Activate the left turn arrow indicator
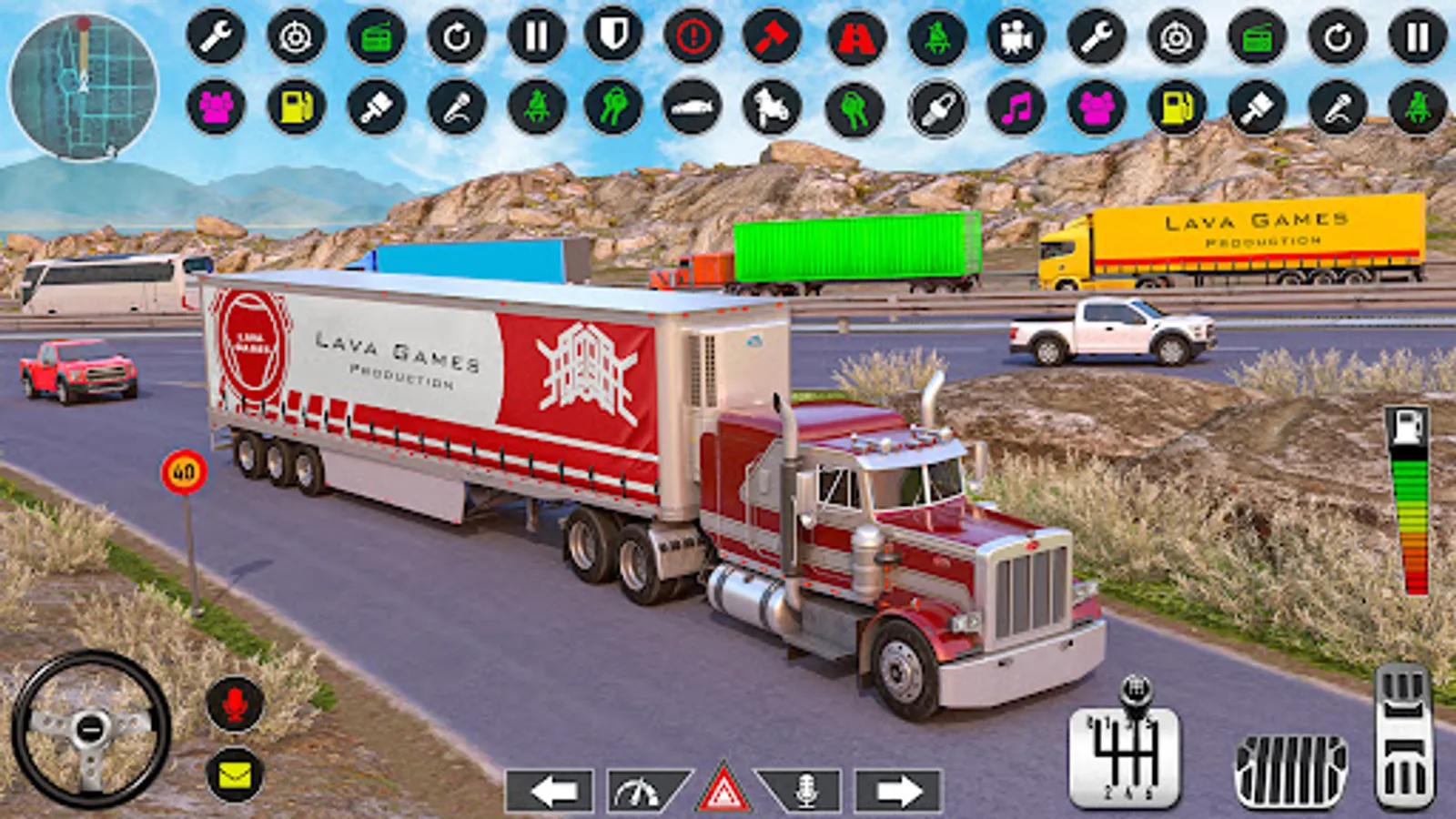 [550, 791]
